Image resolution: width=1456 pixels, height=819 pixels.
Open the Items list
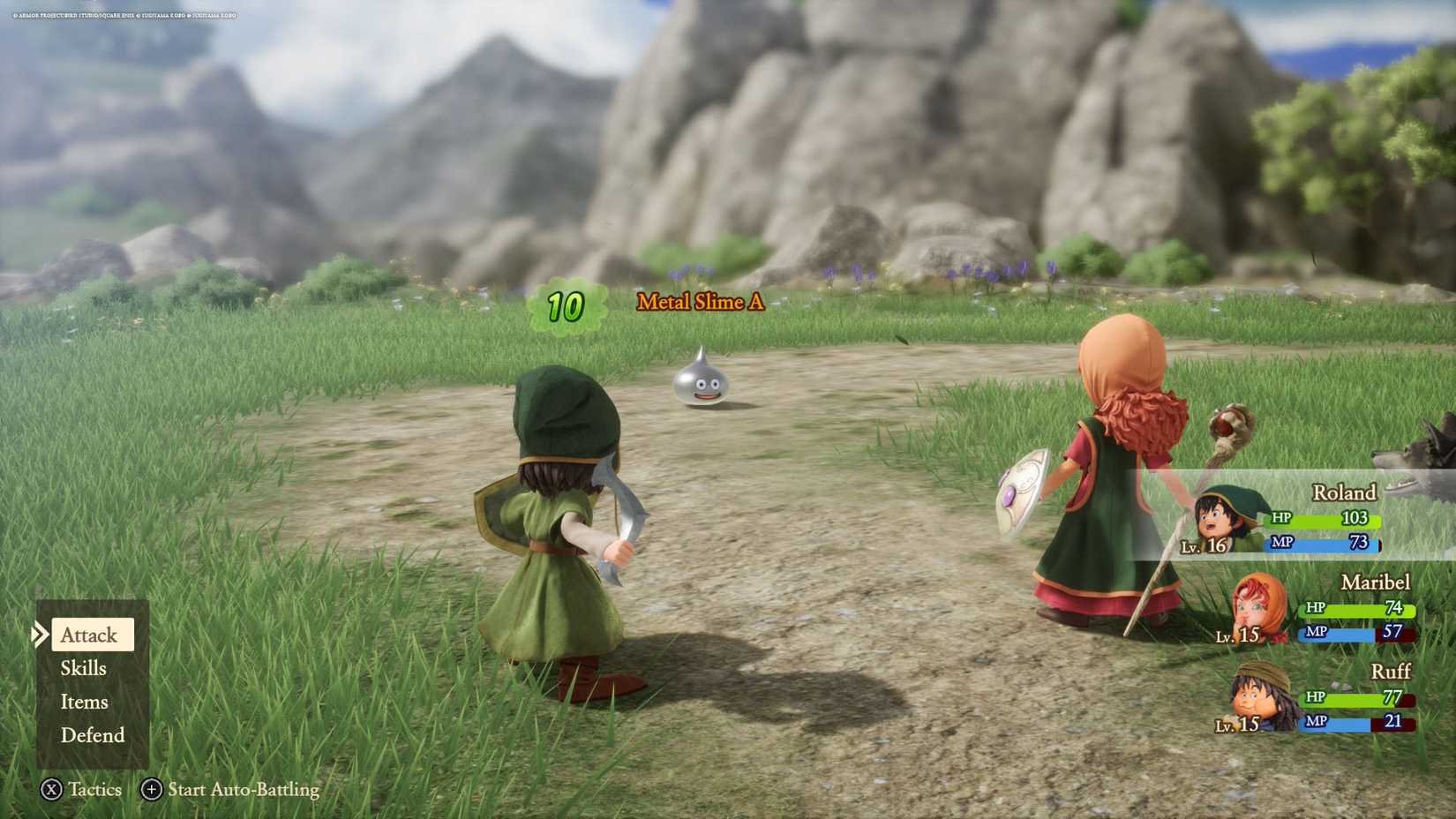coord(84,702)
